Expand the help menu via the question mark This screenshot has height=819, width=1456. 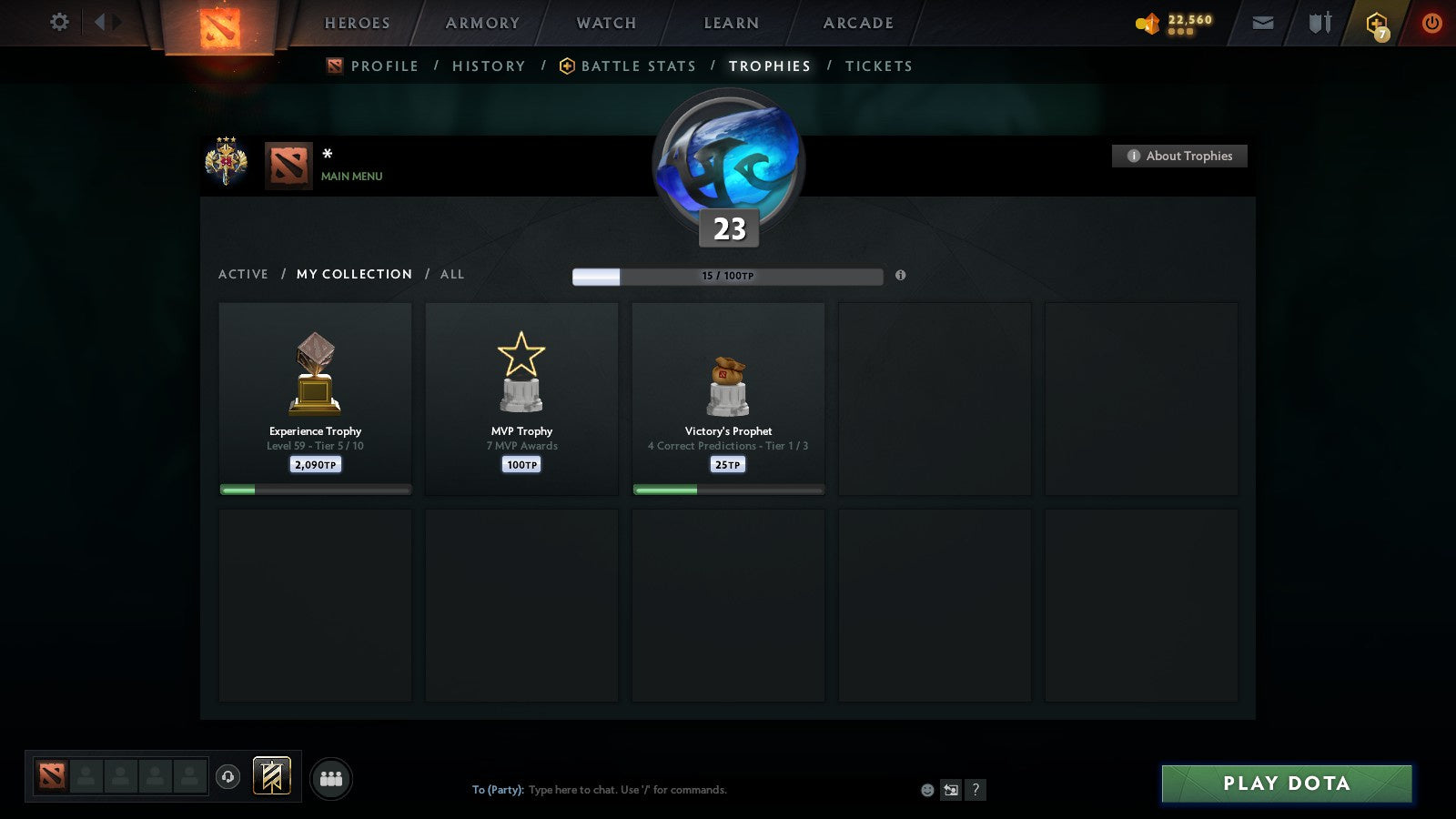[x=976, y=790]
